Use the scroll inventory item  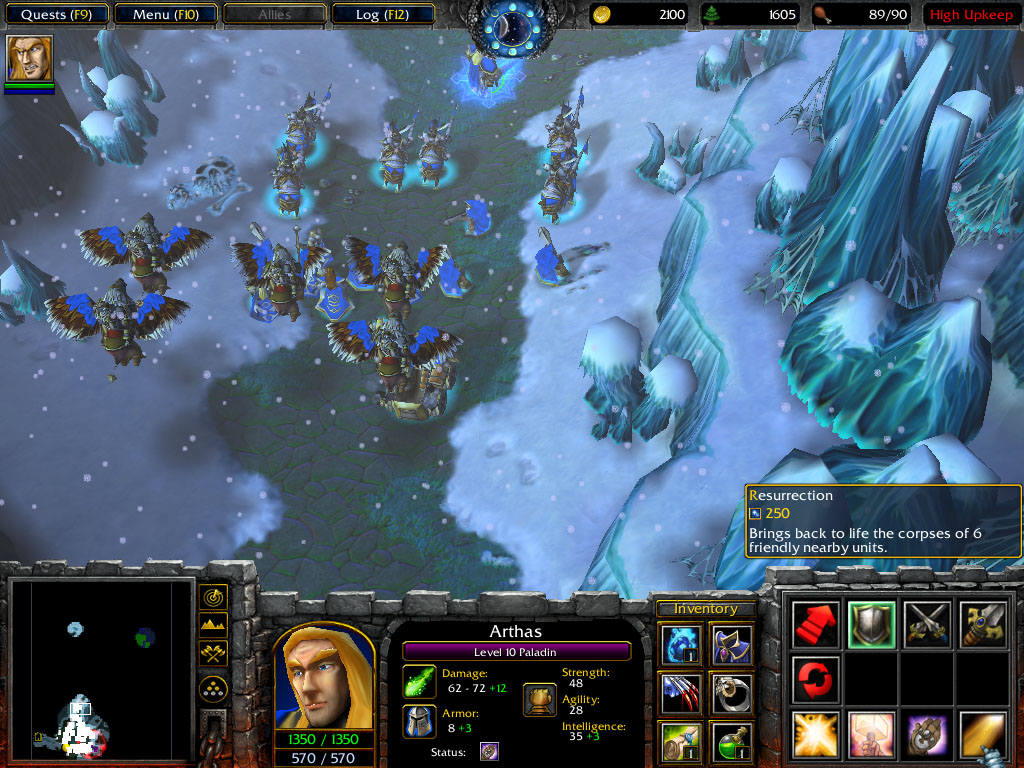682,741
